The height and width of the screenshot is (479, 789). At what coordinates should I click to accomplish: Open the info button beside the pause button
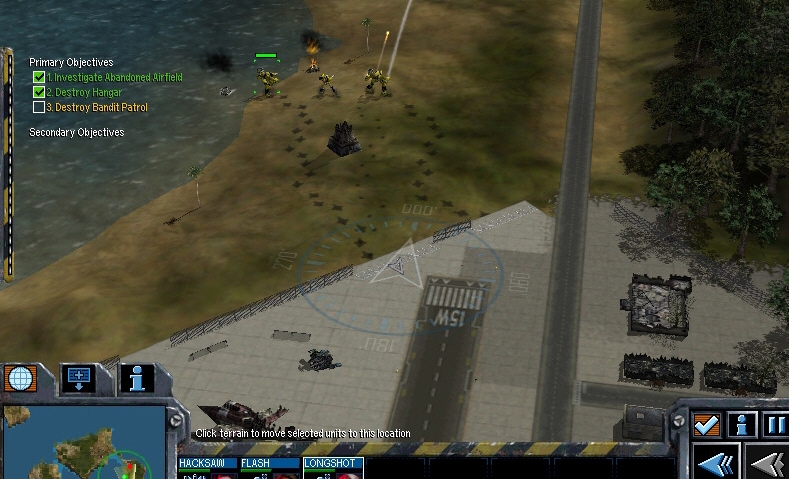741,425
